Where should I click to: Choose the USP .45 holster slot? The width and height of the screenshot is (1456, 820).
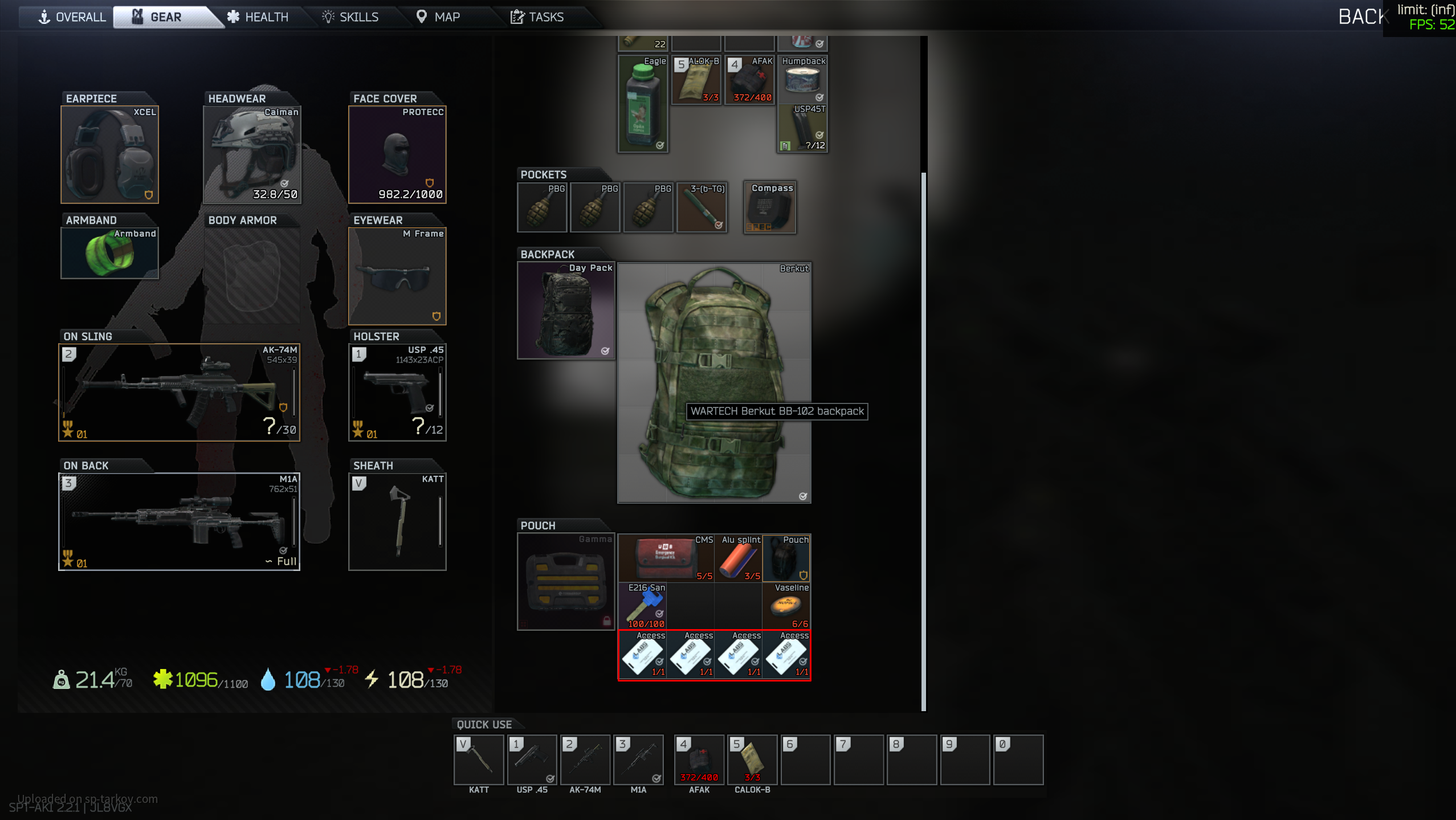coord(397,392)
